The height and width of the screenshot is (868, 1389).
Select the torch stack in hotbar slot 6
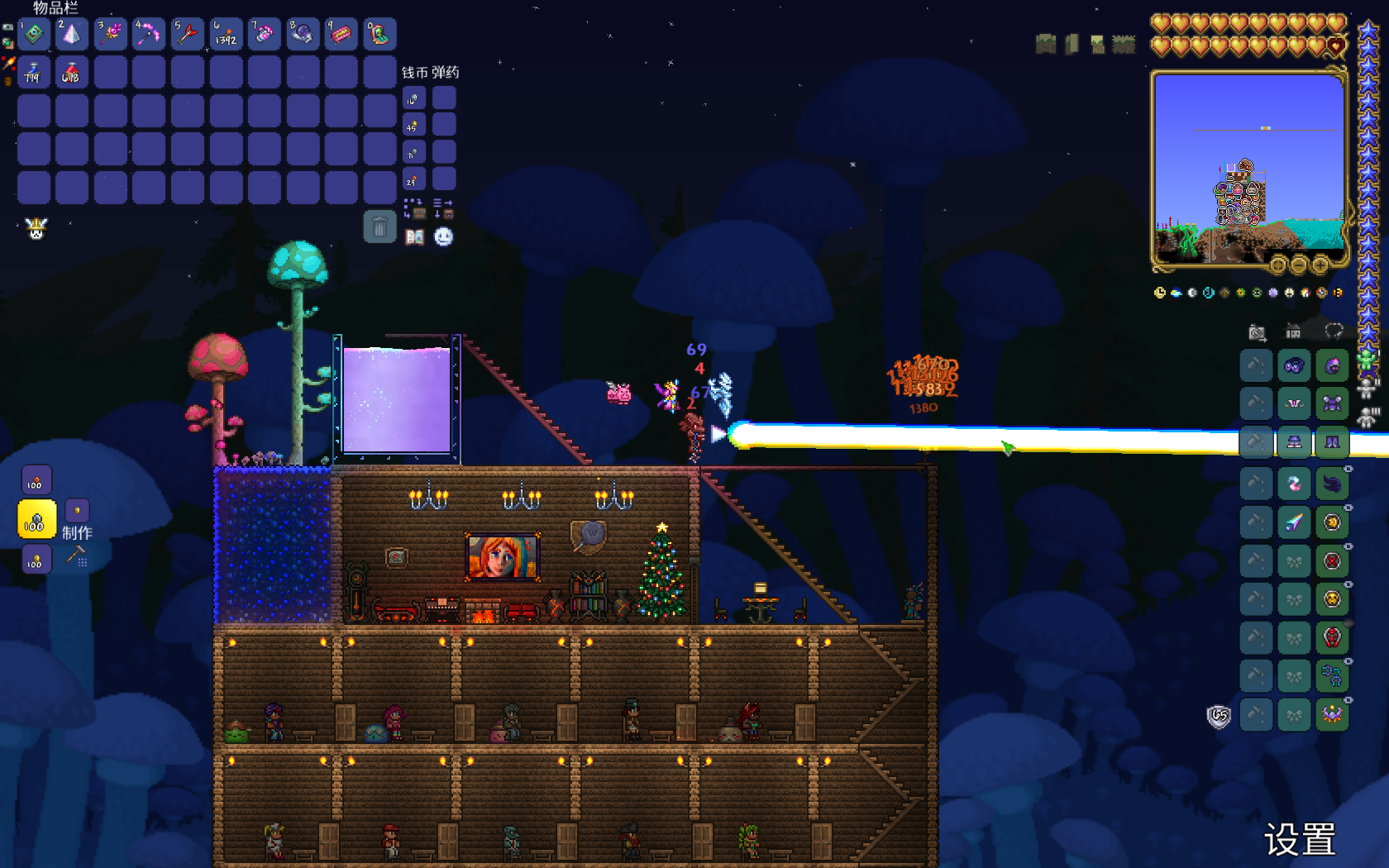226,35
